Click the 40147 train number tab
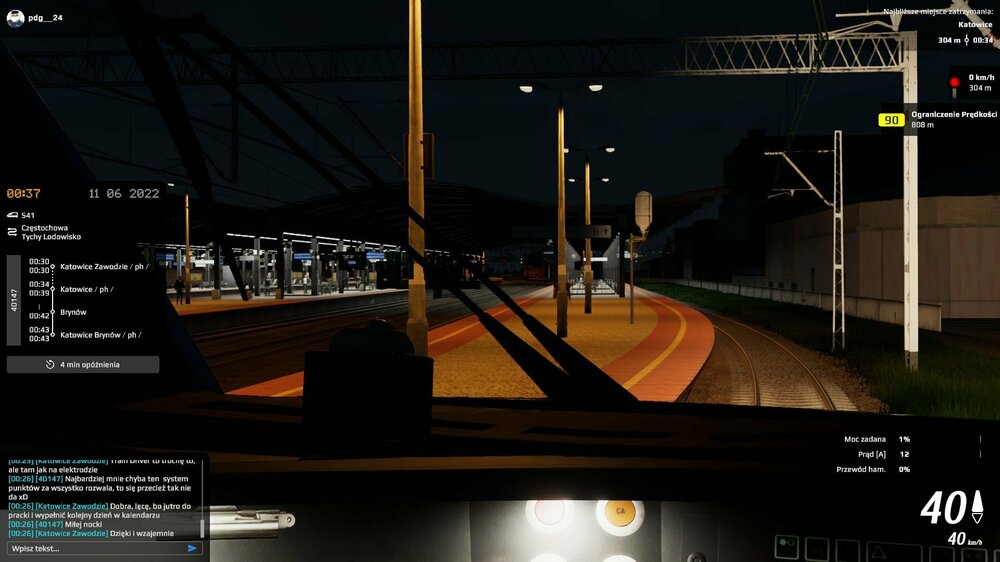This screenshot has width=1000, height=562. click(13, 300)
